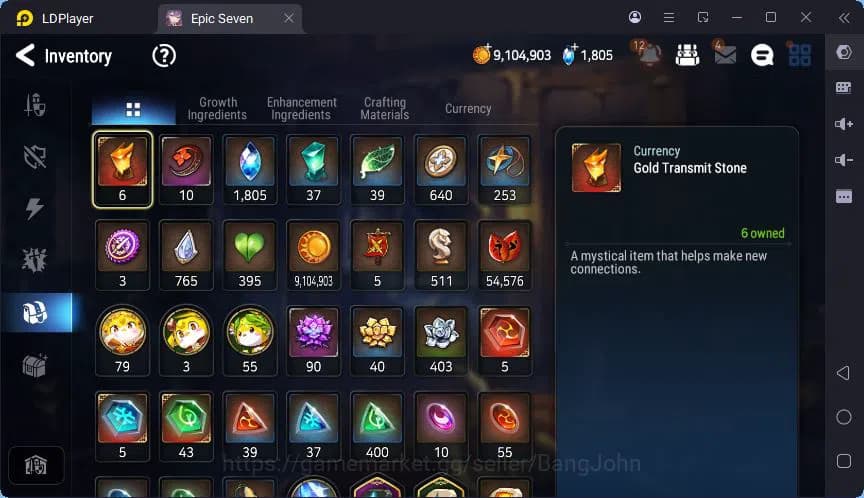Image resolution: width=864 pixels, height=498 pixels.
Task: Choose the purple lotus flower with 90
Action: pyautogui.click(x=313, y=337)
